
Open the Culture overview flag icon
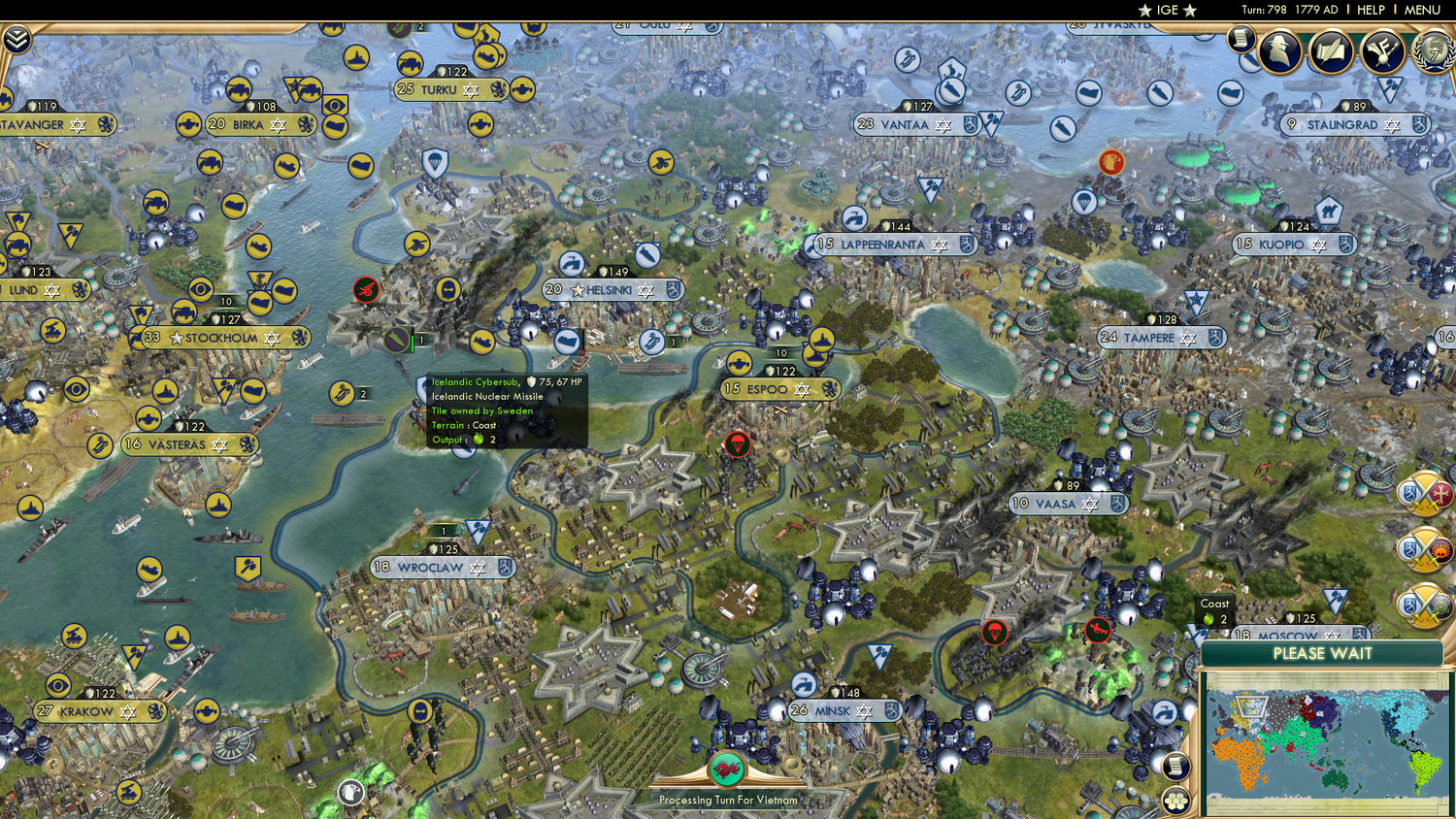[x=1383, y=50]
